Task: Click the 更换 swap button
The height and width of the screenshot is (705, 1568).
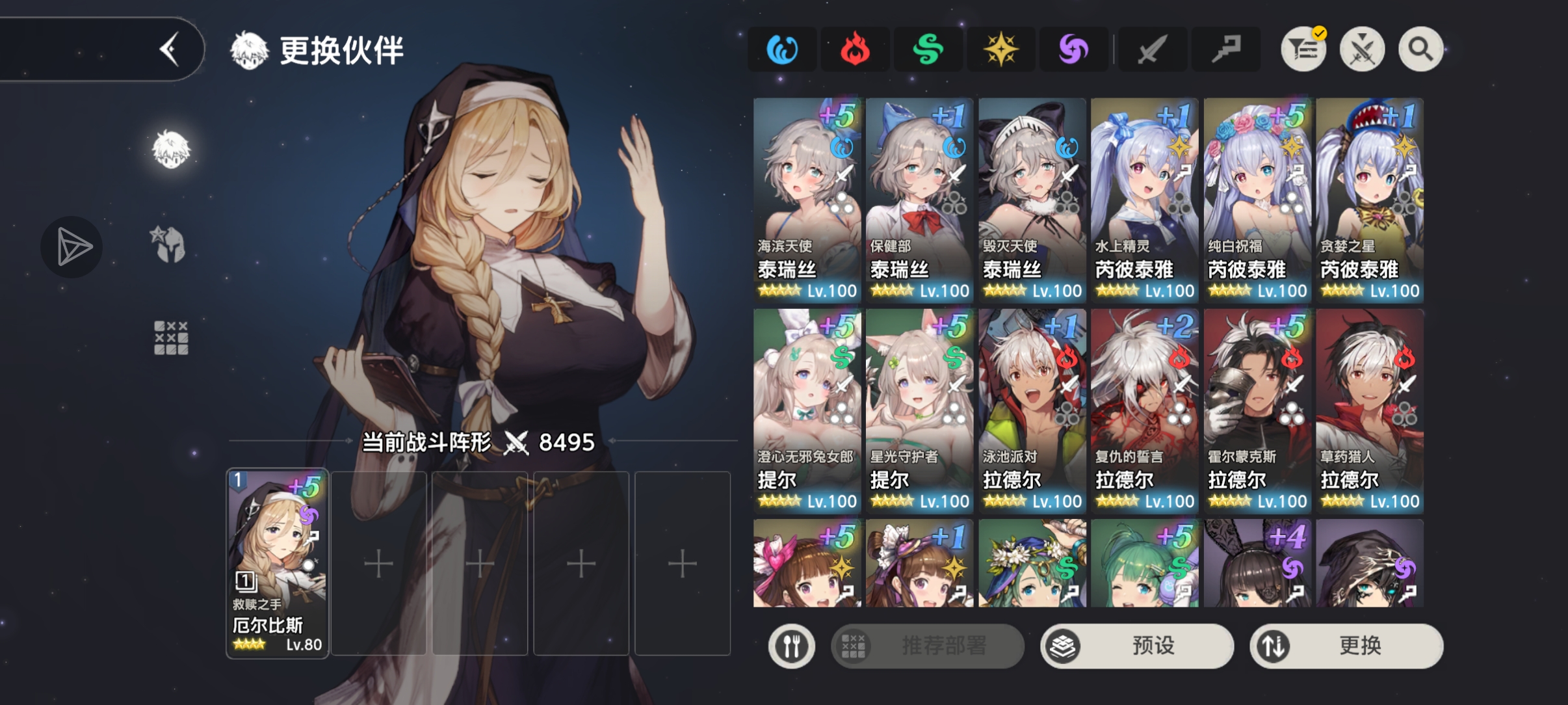Action: (1346, 646)
